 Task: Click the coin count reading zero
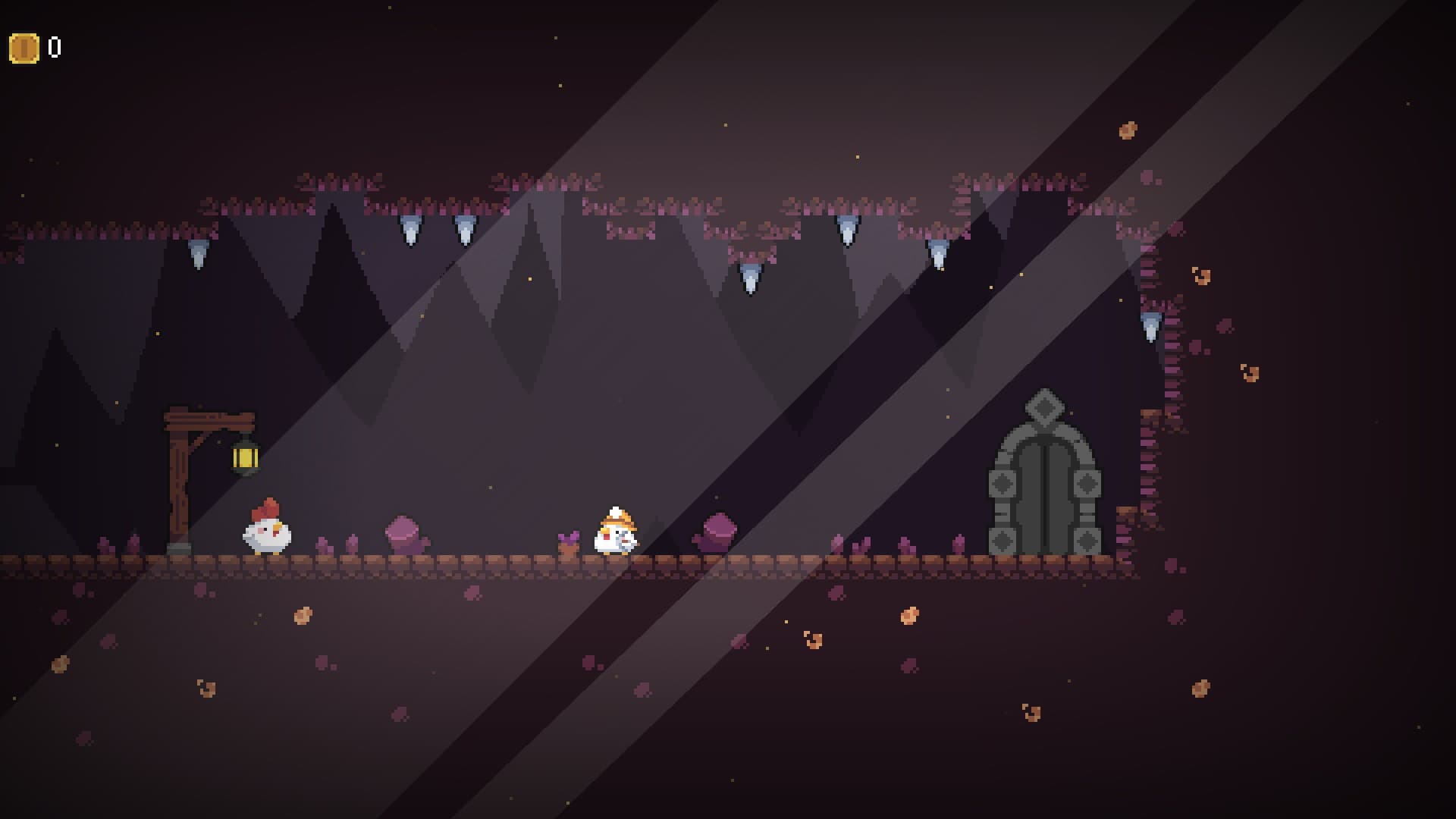pyautogui.click(x=53, y=47)
